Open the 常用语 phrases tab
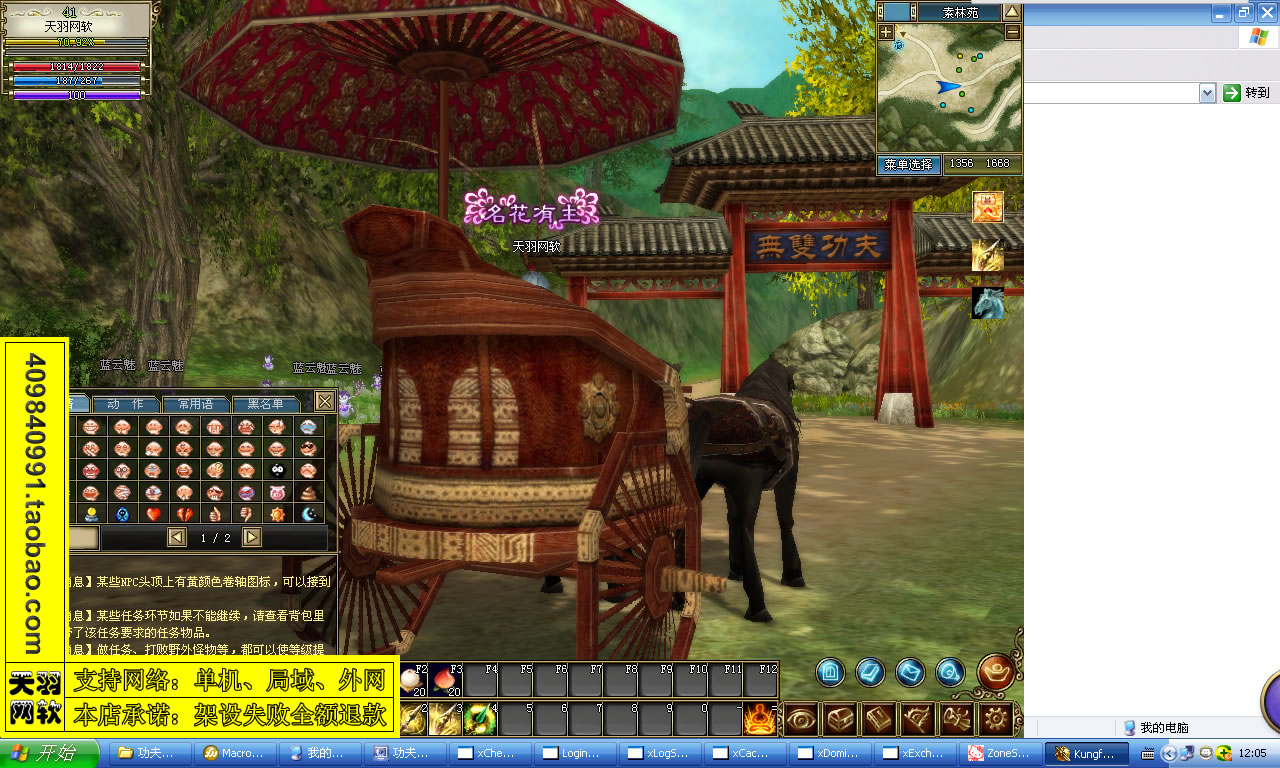Image resolution: width=1280 pixels, height=768 pixels. tap(195, 404)
